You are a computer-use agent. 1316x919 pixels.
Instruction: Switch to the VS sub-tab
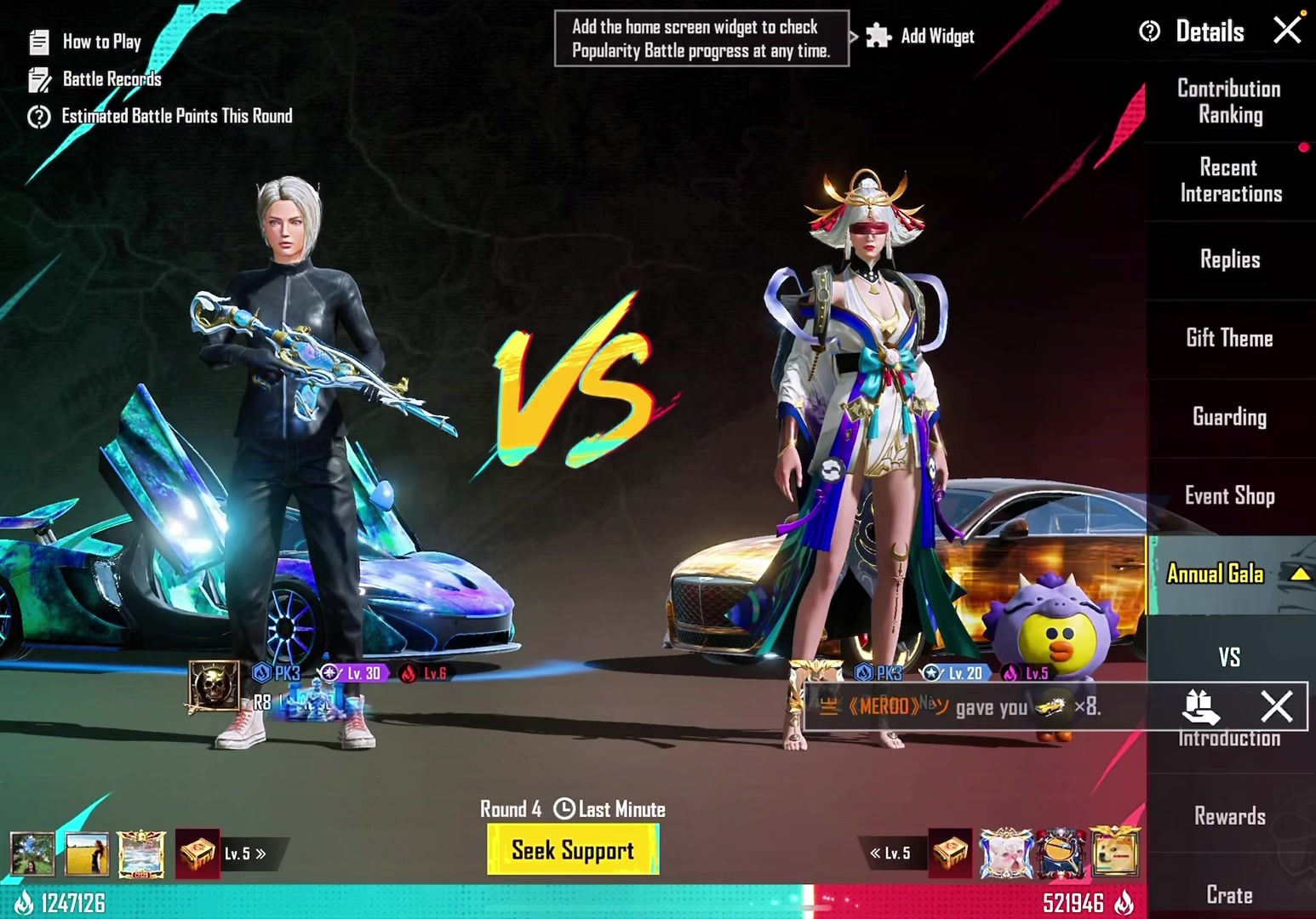click(1229, 657)
